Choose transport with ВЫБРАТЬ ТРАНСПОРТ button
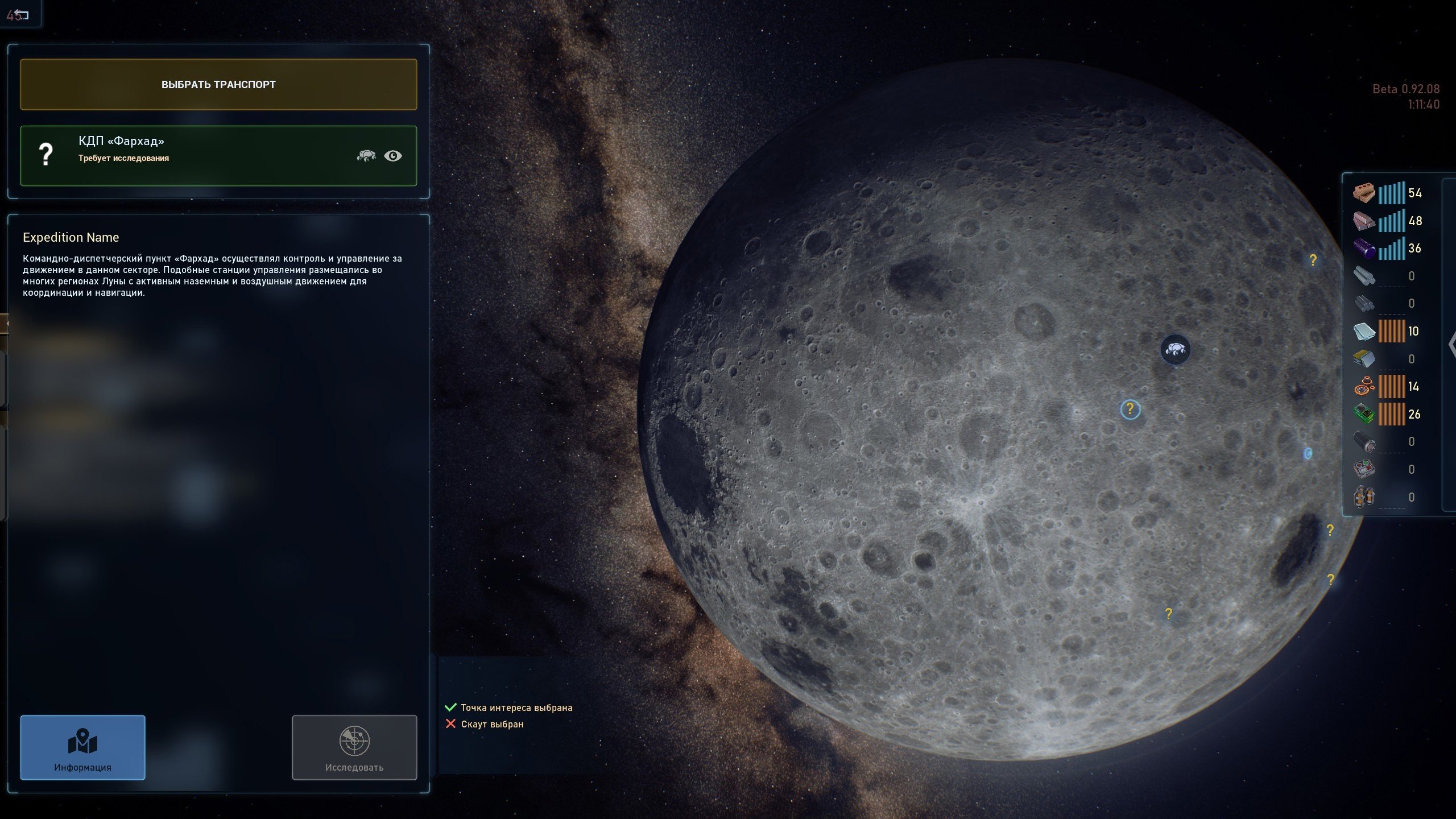This screenshot has width=1456, height=819. coord(218,85)
